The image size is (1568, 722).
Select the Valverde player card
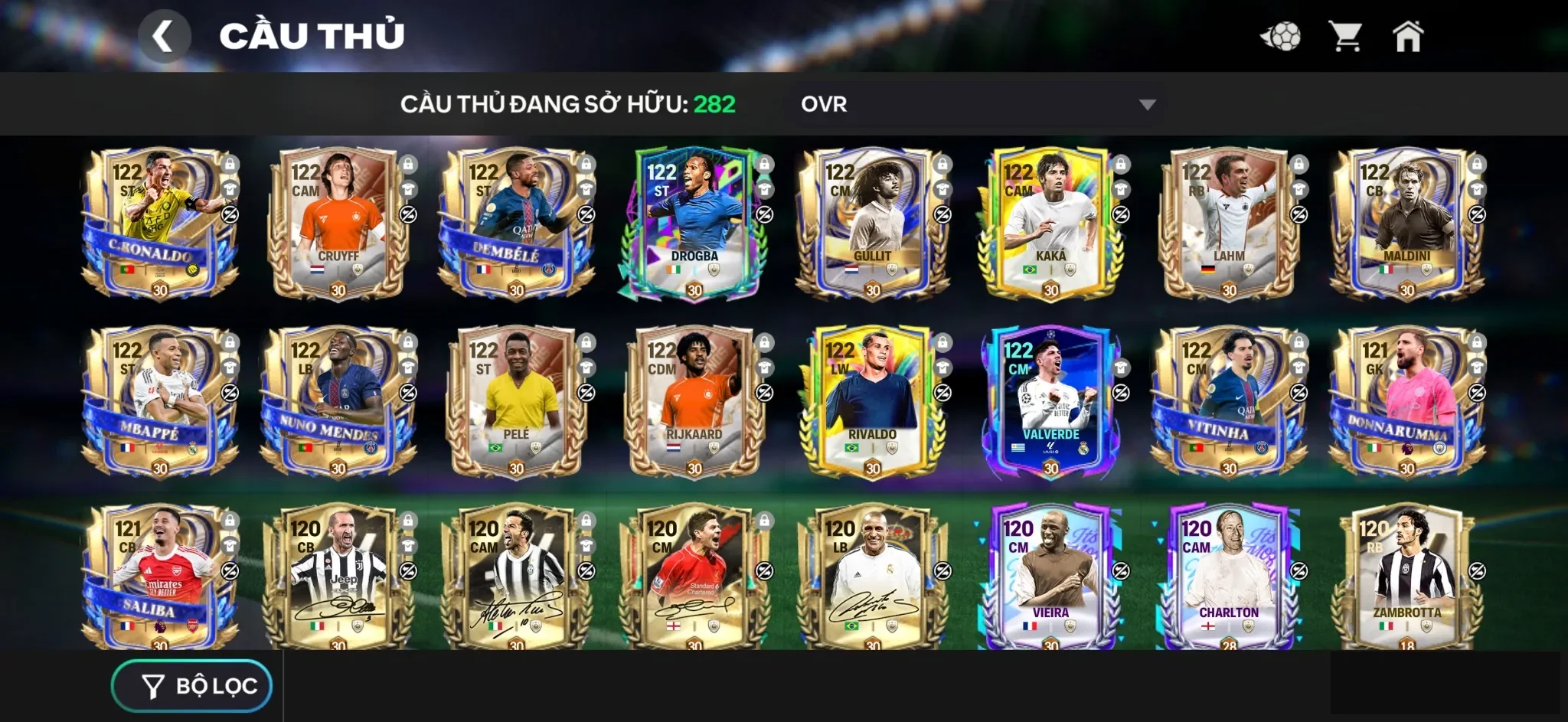click(x=1050, y=401)
